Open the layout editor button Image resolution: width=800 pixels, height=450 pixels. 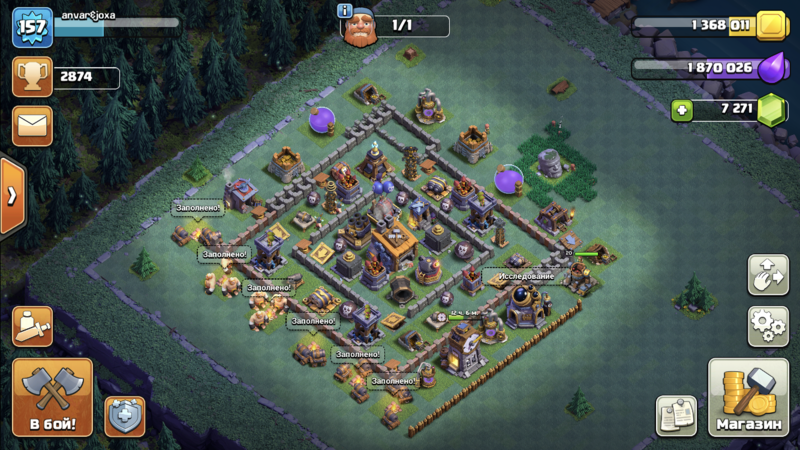tap(768, 276)
